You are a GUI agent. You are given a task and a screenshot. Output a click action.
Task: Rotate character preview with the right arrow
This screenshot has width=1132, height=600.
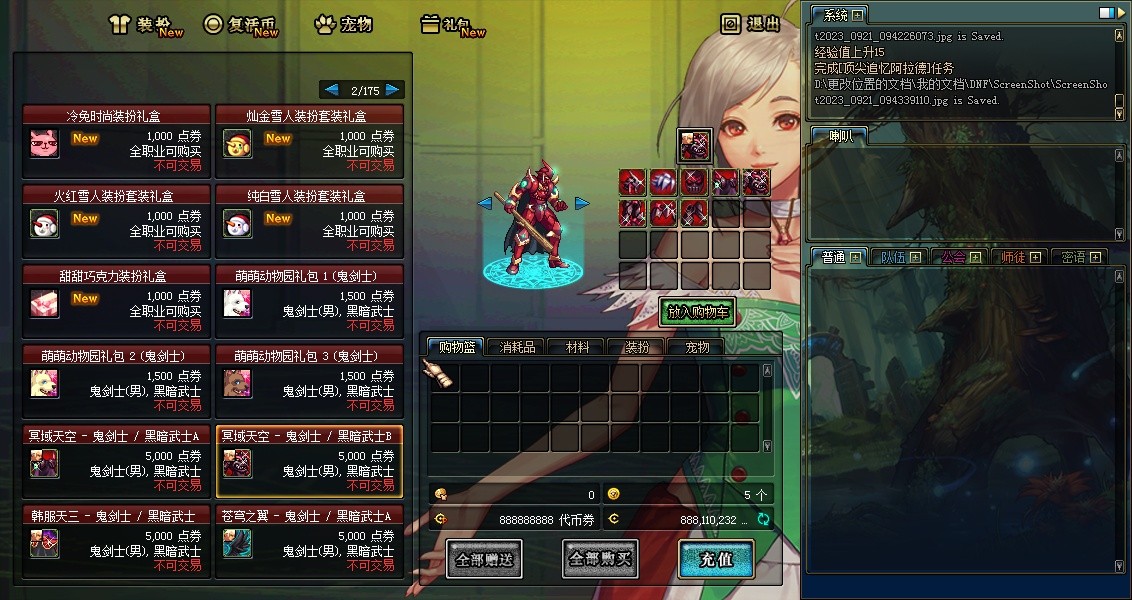pyautogui.click(x=582, y=203)
